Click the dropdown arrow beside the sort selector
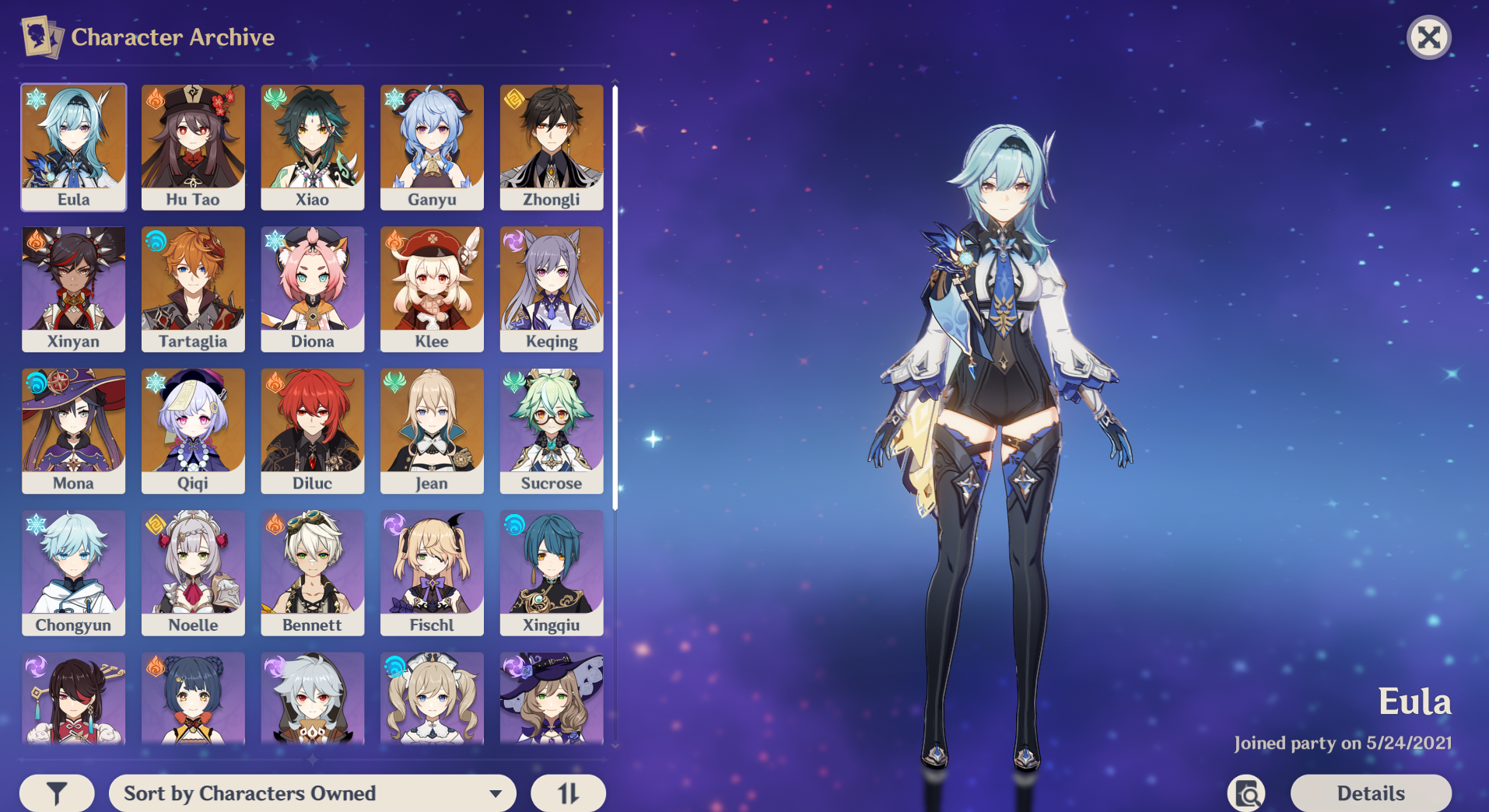The height and width of the screenshot is (812, 1489). pos(496,793)
